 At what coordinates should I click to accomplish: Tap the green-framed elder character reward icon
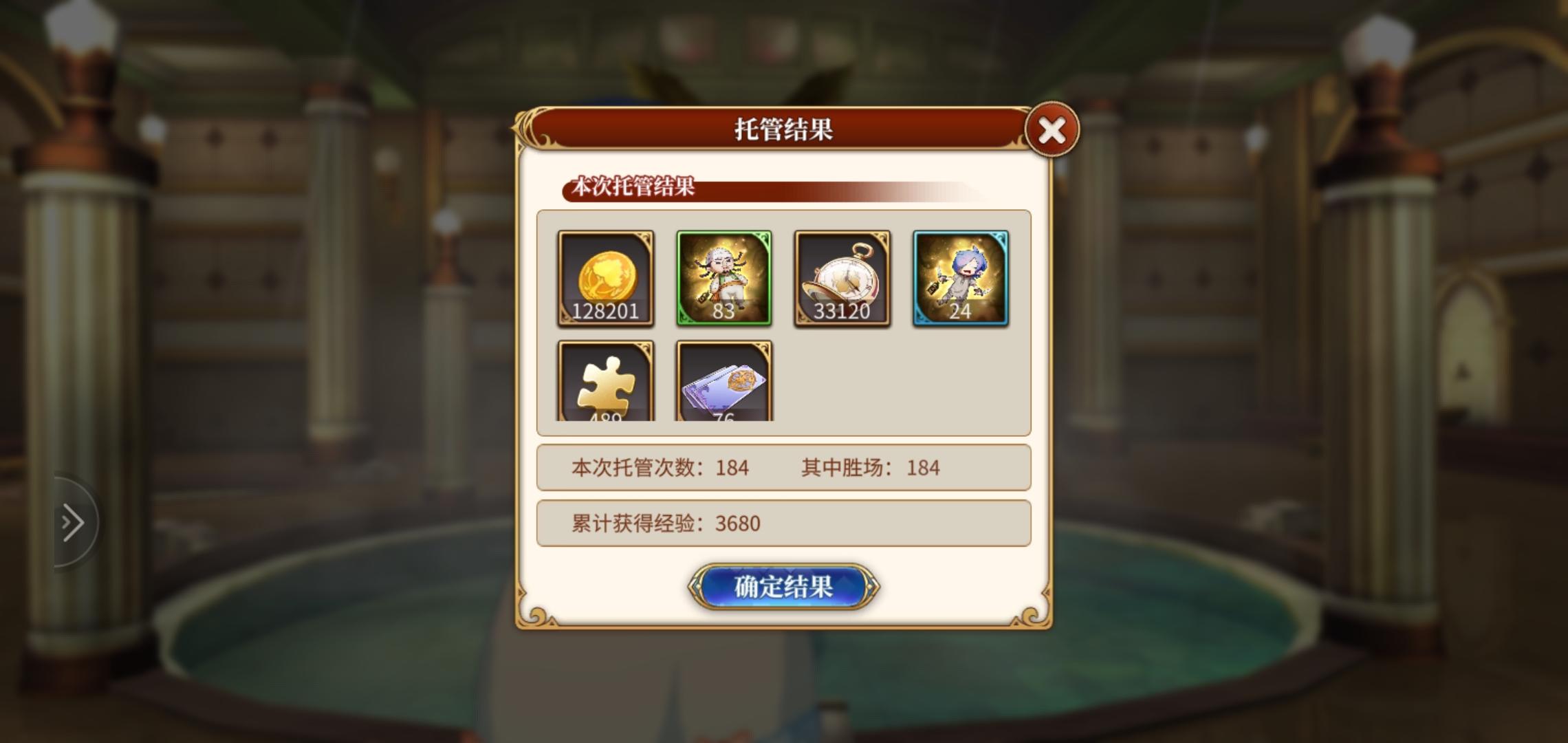click(724, 278)
